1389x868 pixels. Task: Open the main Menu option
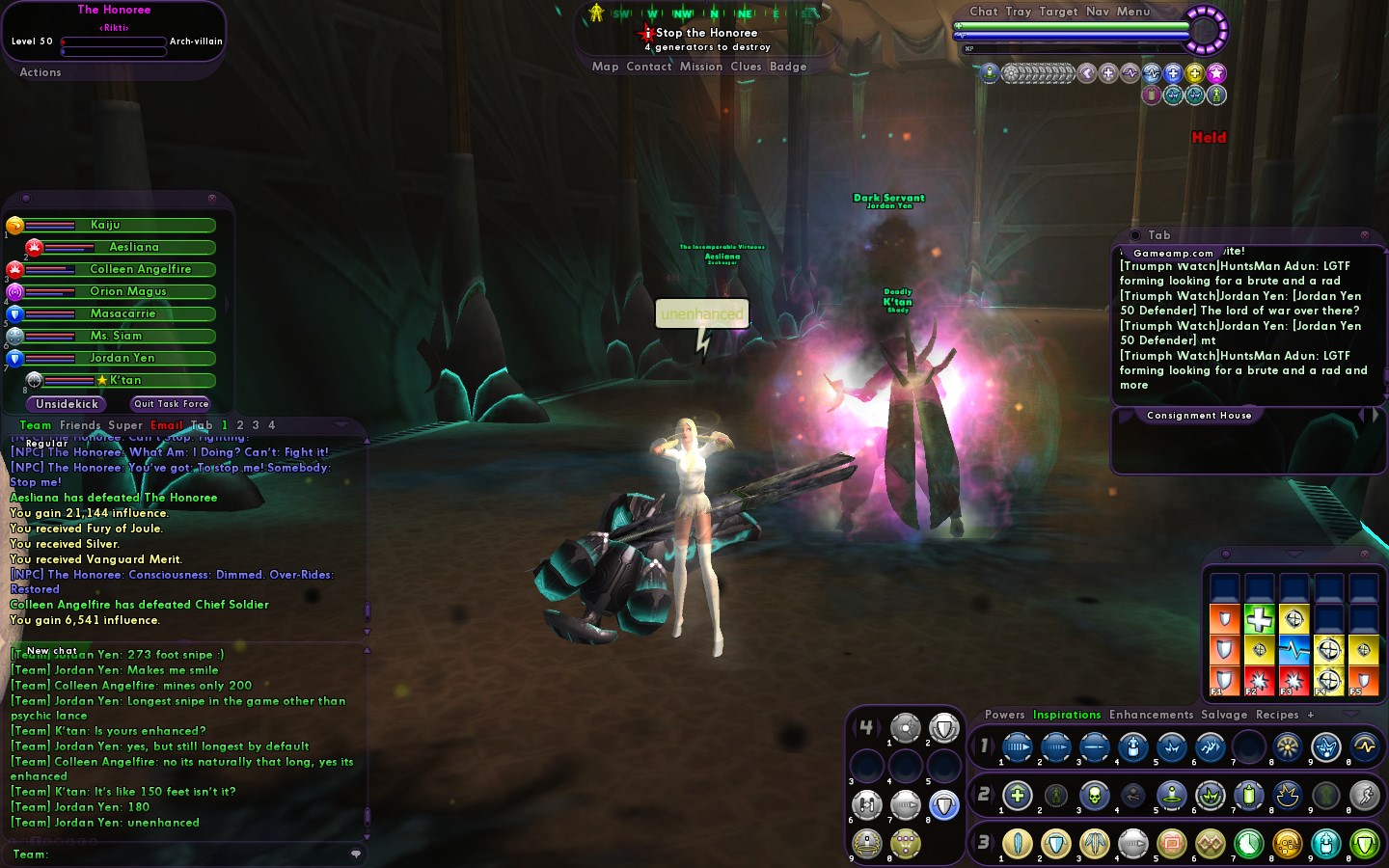click(1133, 12)
